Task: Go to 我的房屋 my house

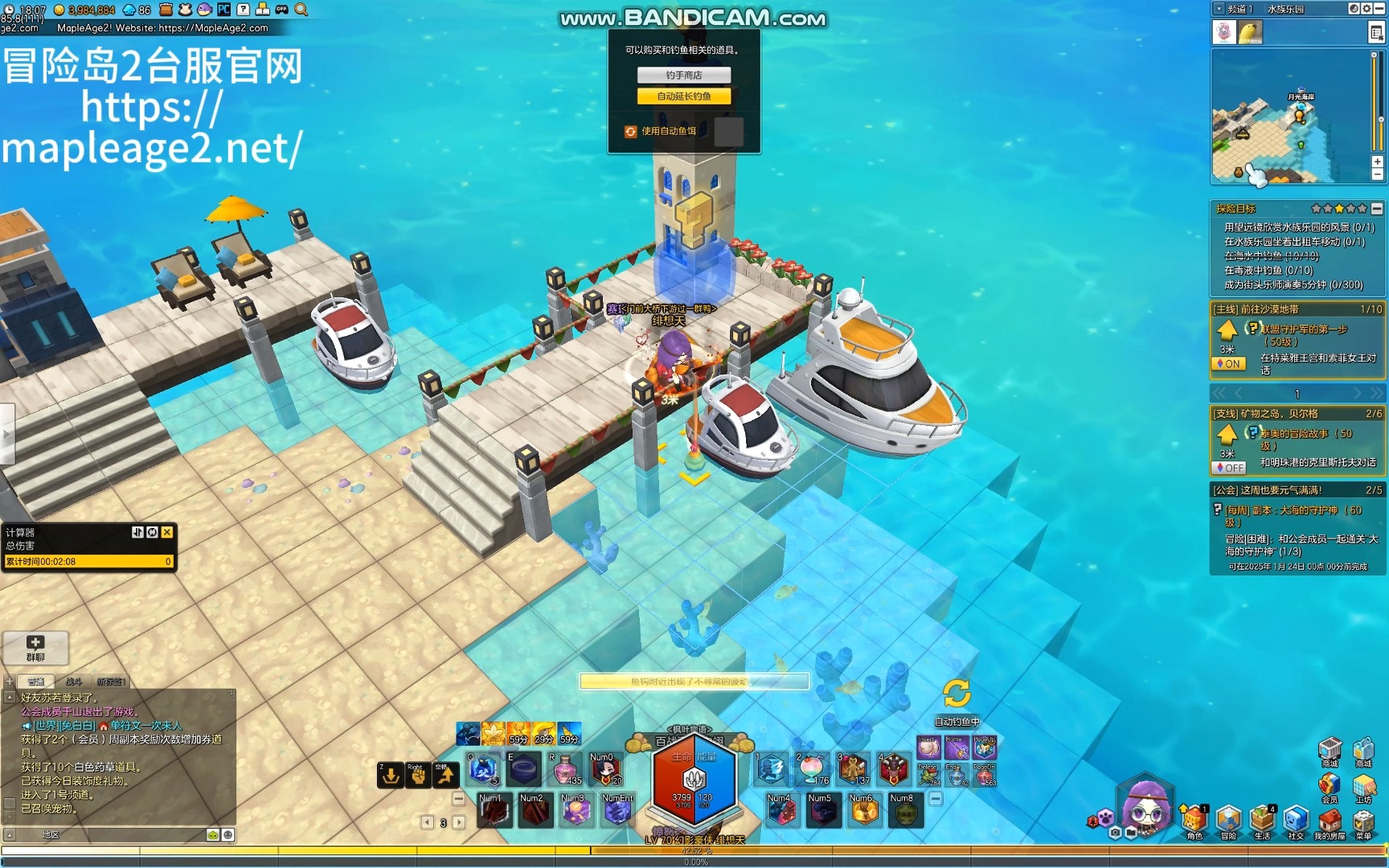Action: (x=1330, y=821)
